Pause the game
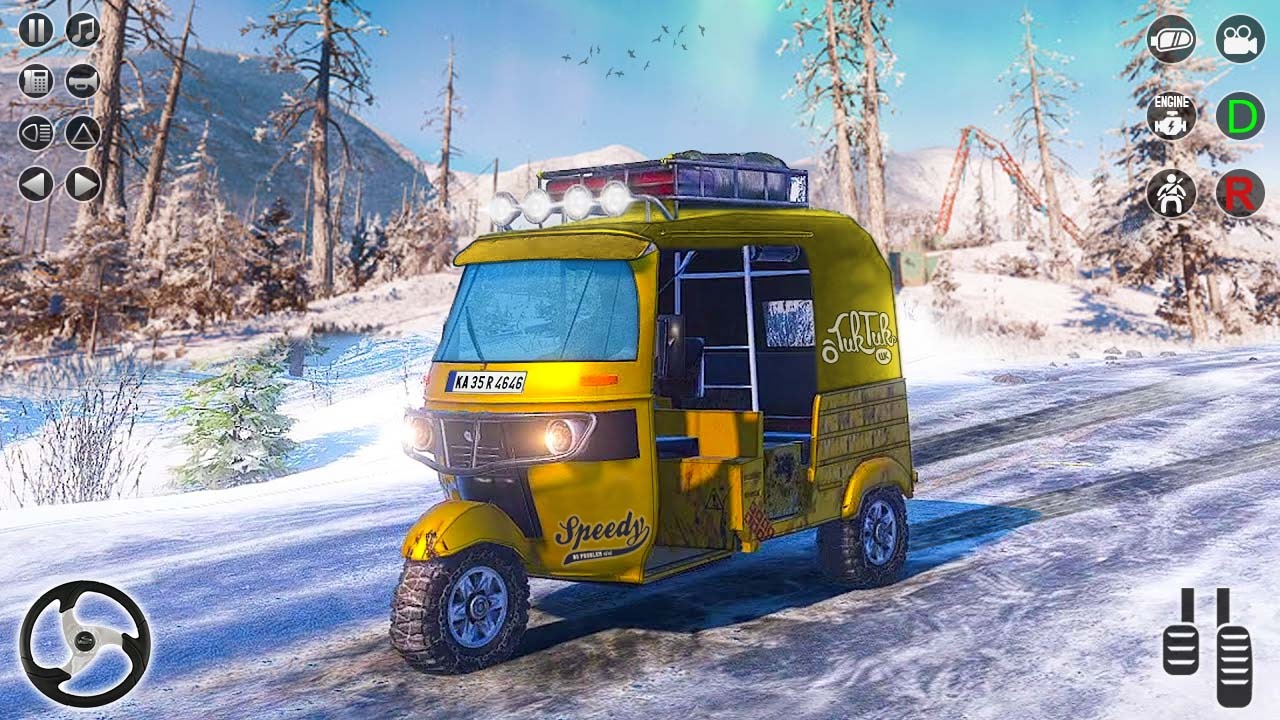The width and height of the screenshot is (1280, 720). point(36,30)
